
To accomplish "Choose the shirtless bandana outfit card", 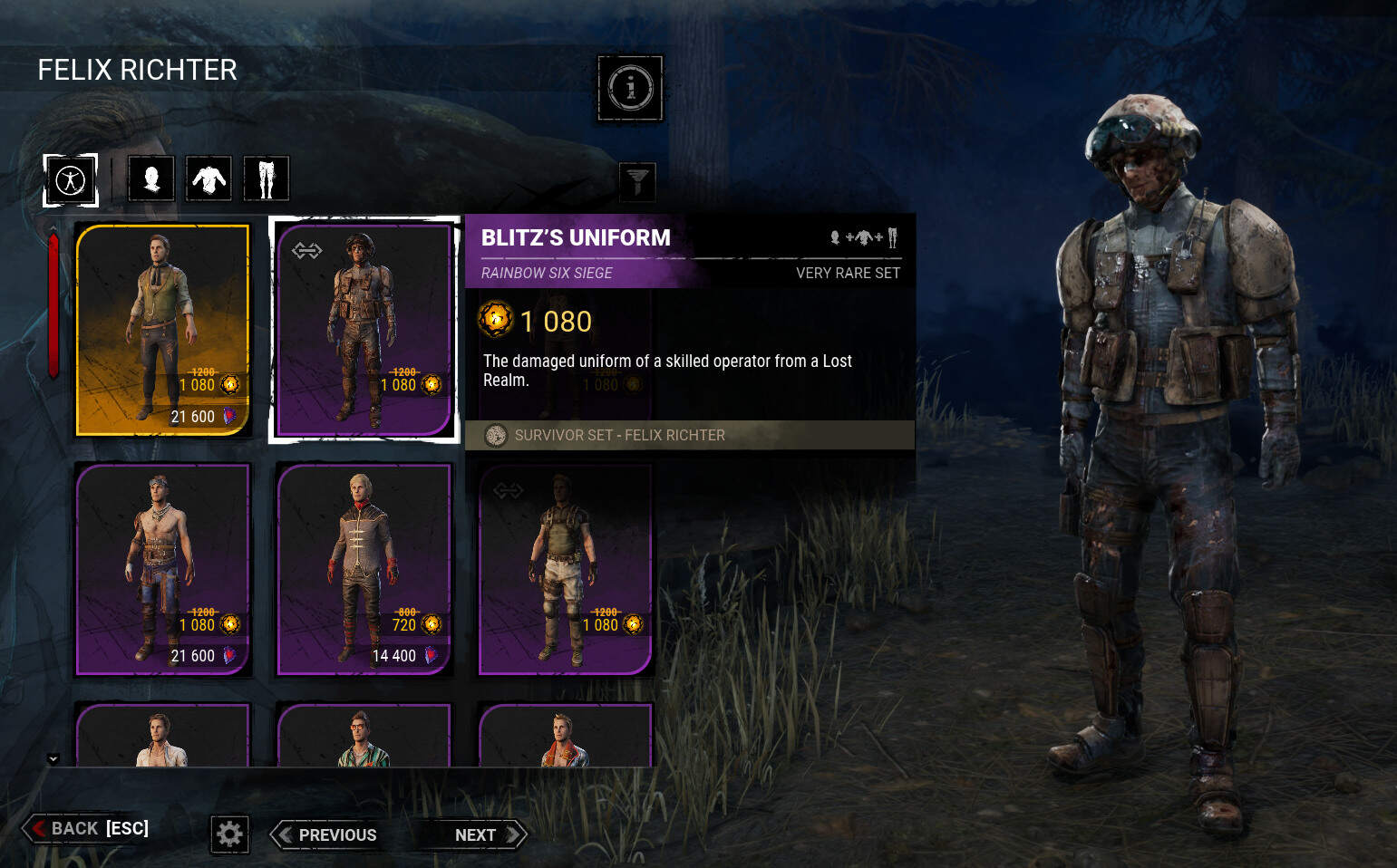I will (162, 569).
